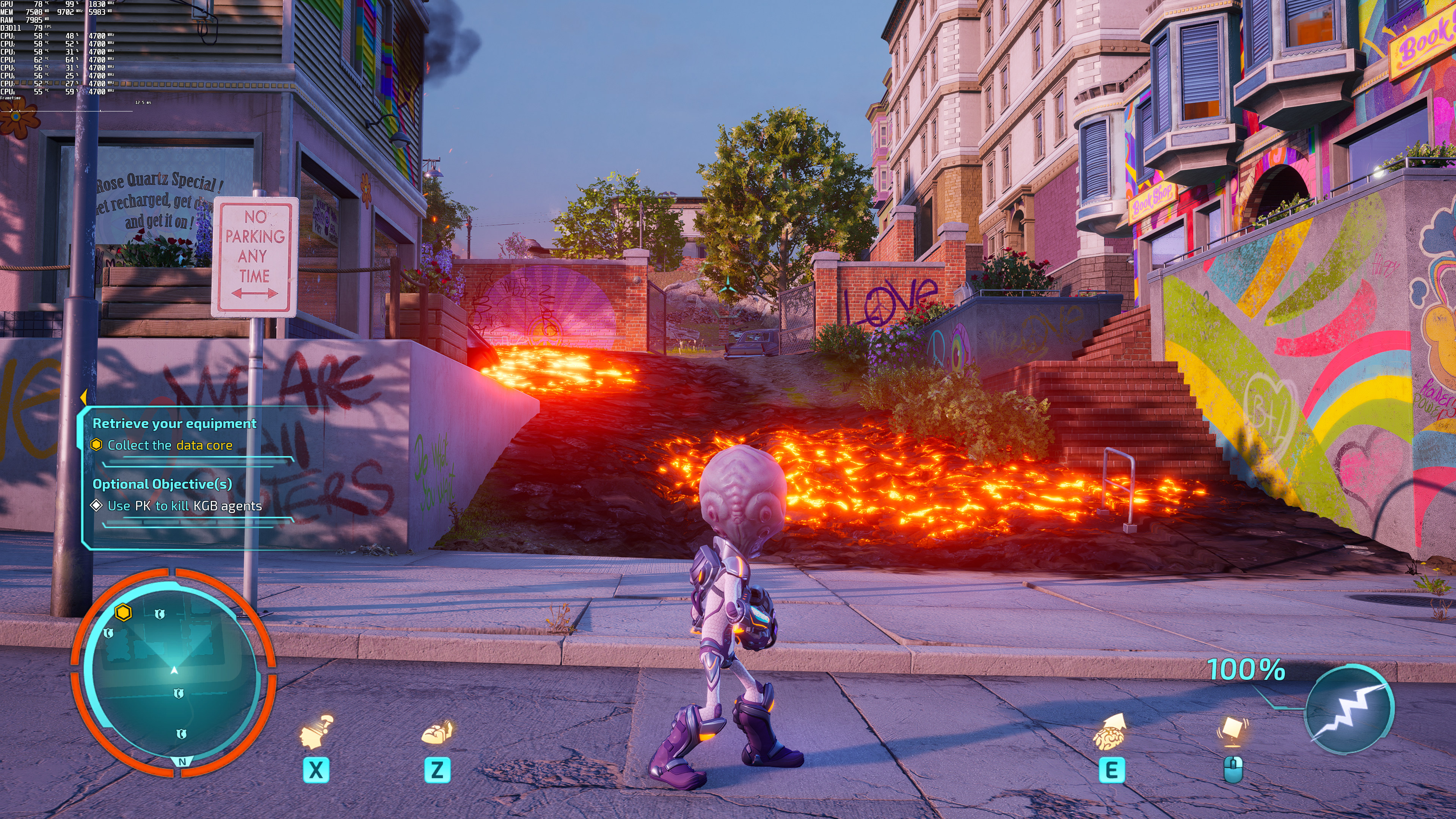Select the "Use PK to kill KGB agents" objective
The image size is (1456, 819).
point(184,506)
